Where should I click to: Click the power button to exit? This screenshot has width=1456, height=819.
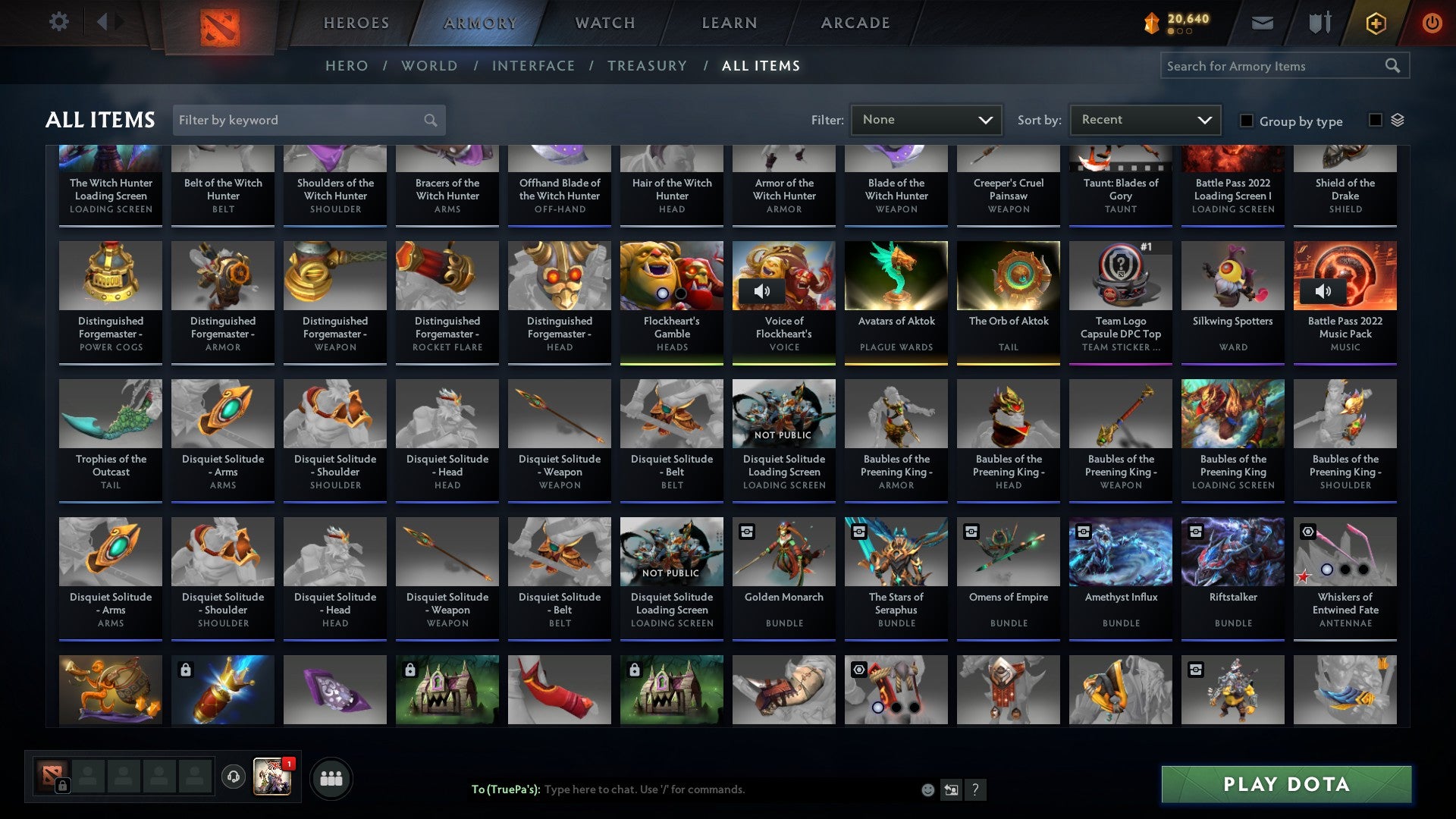pyautogui.click(x=1432, y=23)
